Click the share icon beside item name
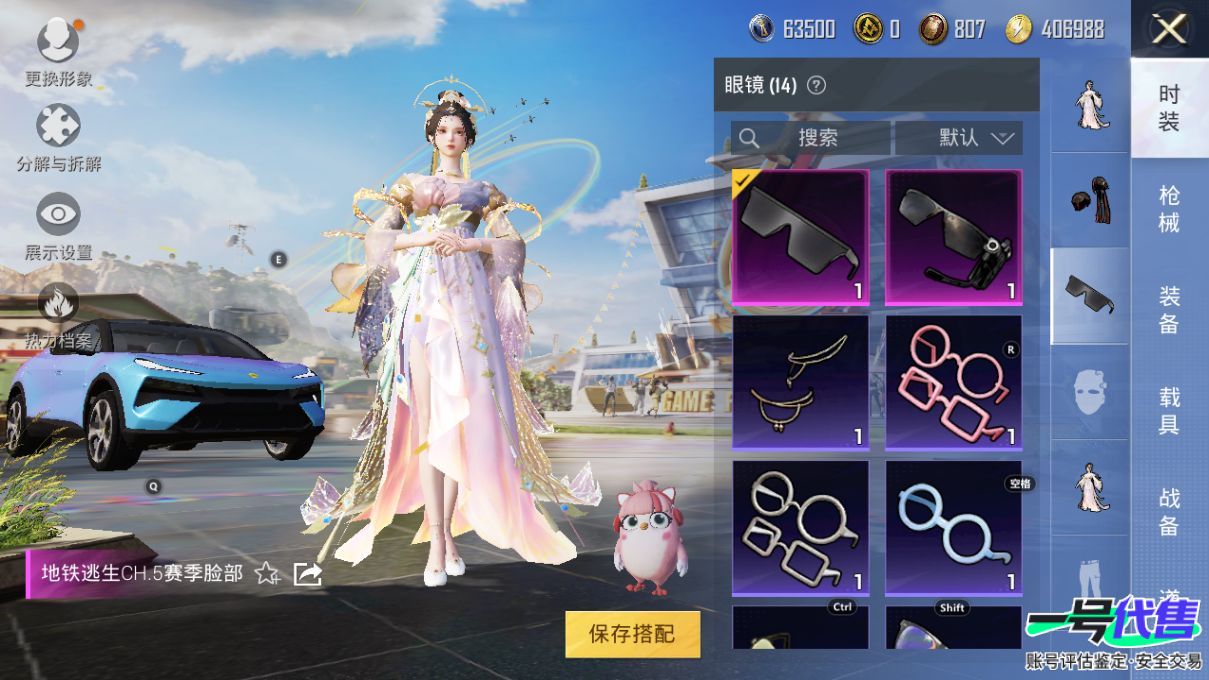The image size is (1209, 680). point(307,573)
